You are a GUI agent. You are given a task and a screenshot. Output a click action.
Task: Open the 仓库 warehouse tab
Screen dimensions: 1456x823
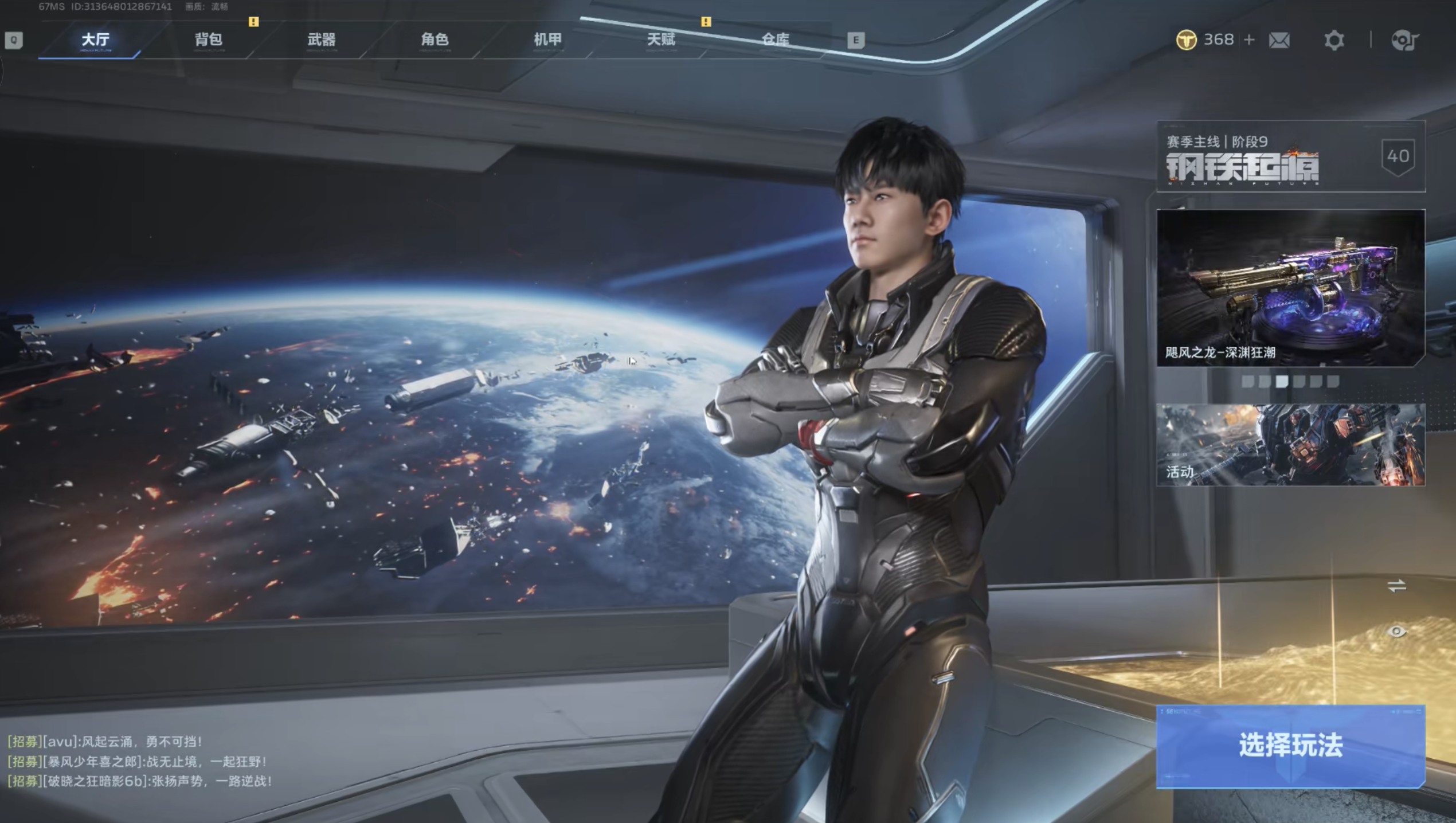775,40
